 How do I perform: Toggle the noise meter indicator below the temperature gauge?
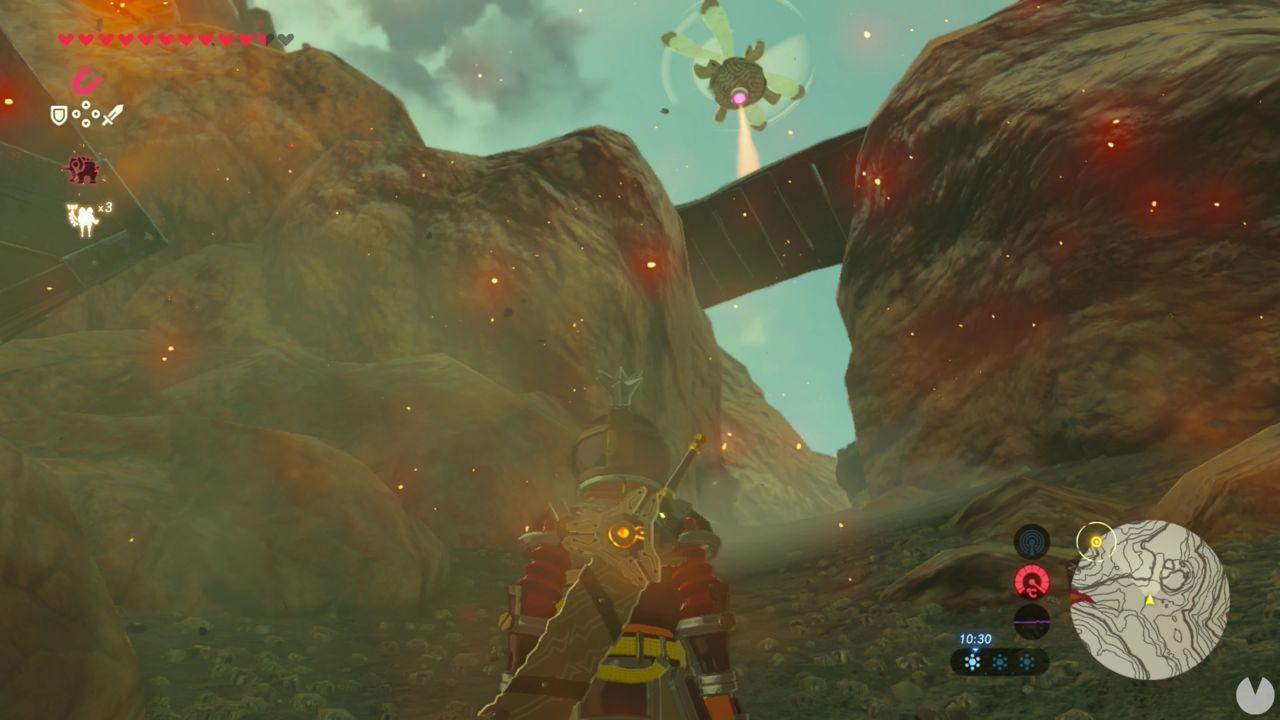point(1031,621)
